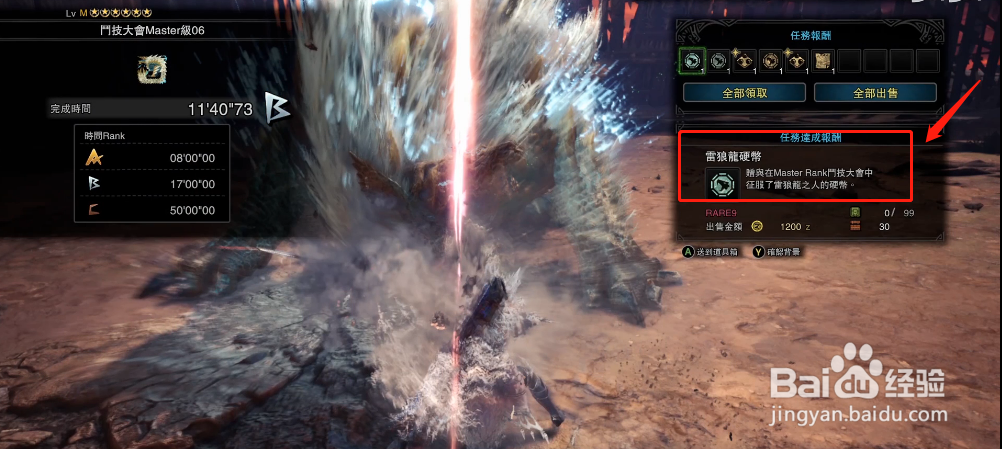Pick the brown coin reward slot
This screenshot has width=1002, height=449.
pos(771,61)
